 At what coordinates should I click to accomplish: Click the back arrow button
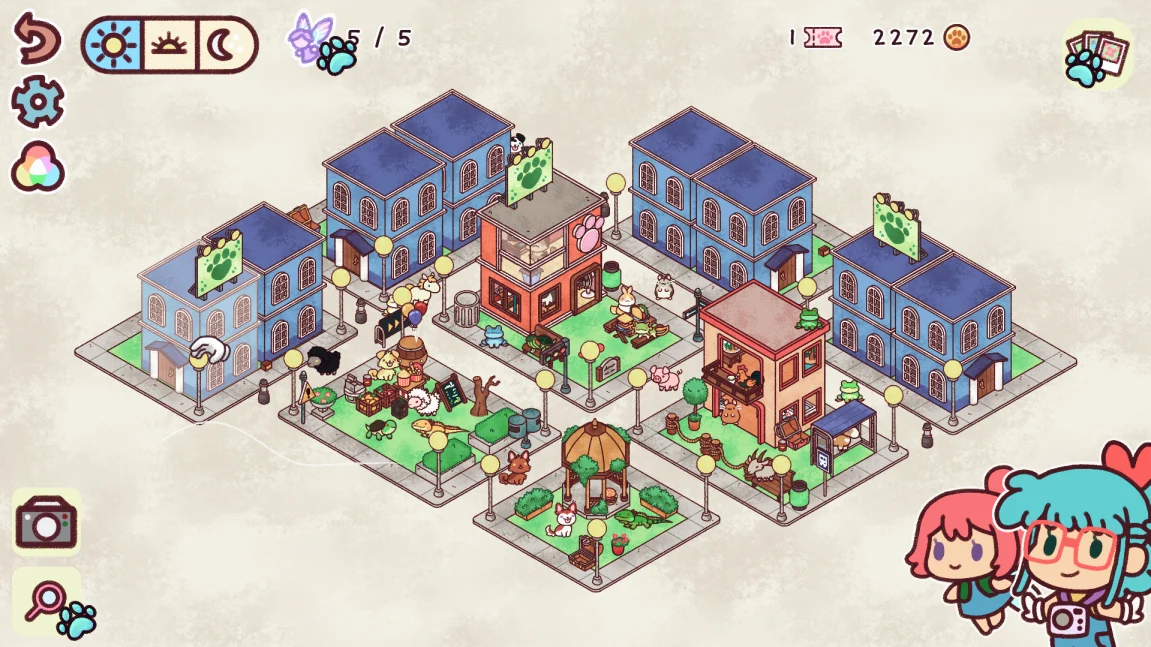[37, 38]
